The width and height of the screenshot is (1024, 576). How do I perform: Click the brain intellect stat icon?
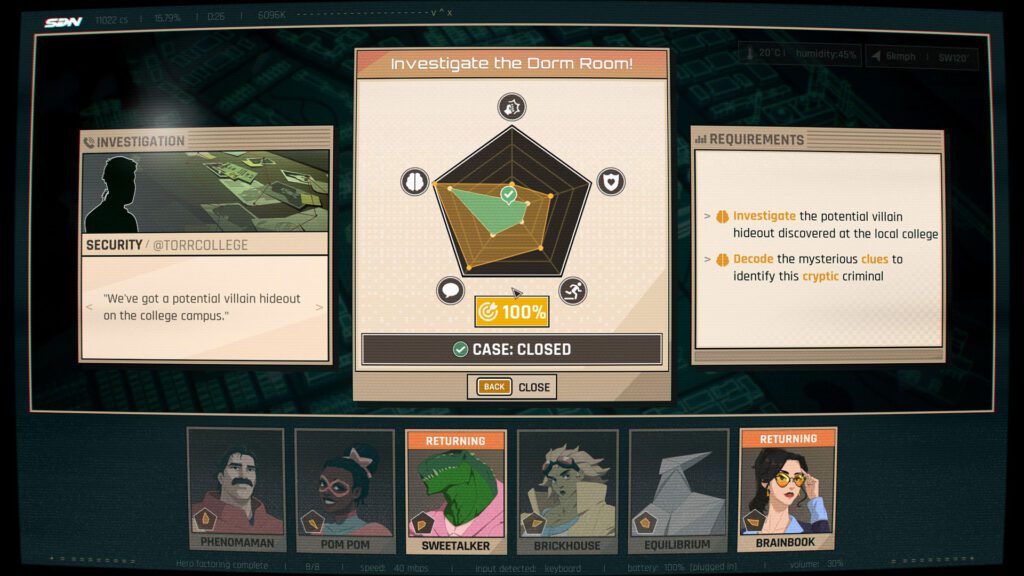pos(414,182)
